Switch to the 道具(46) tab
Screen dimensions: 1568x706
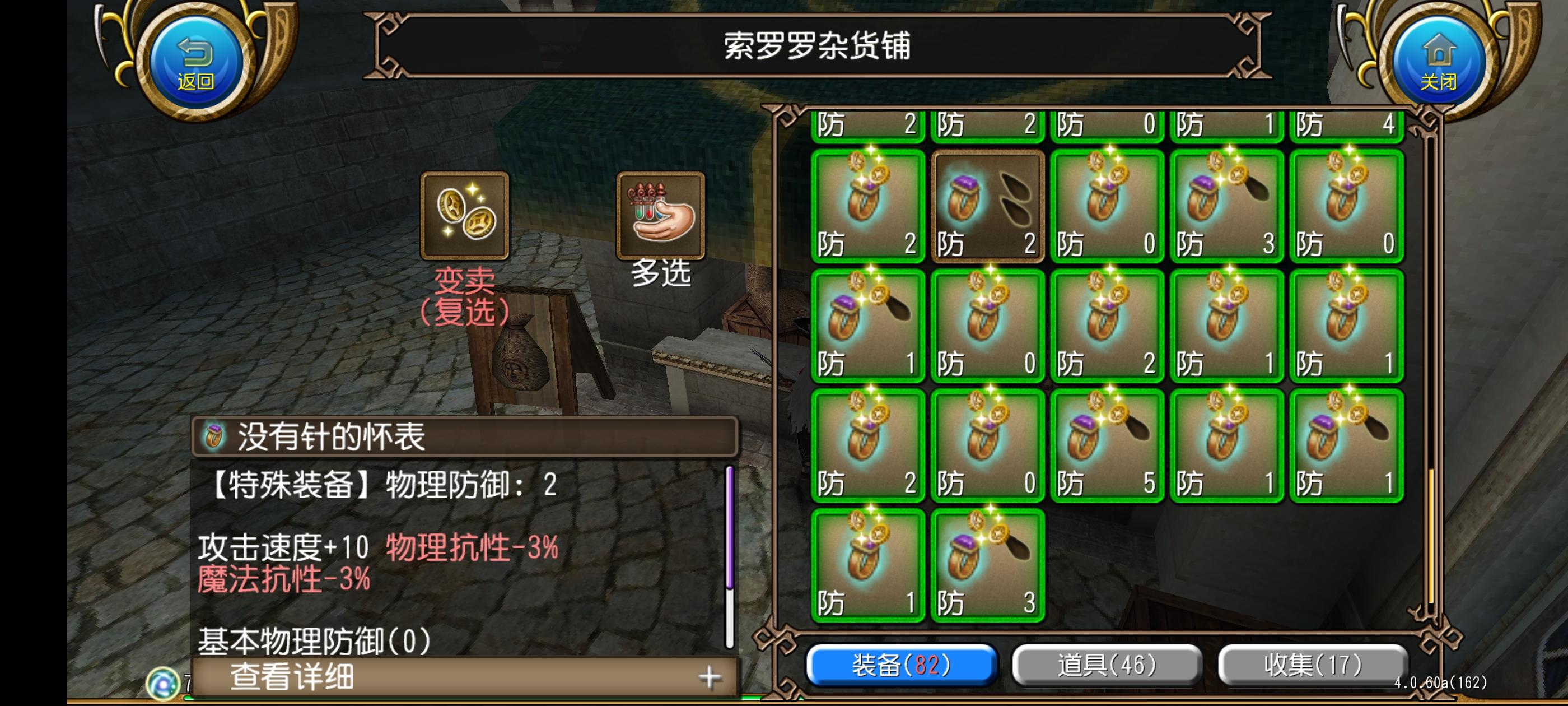[1108, 666]
